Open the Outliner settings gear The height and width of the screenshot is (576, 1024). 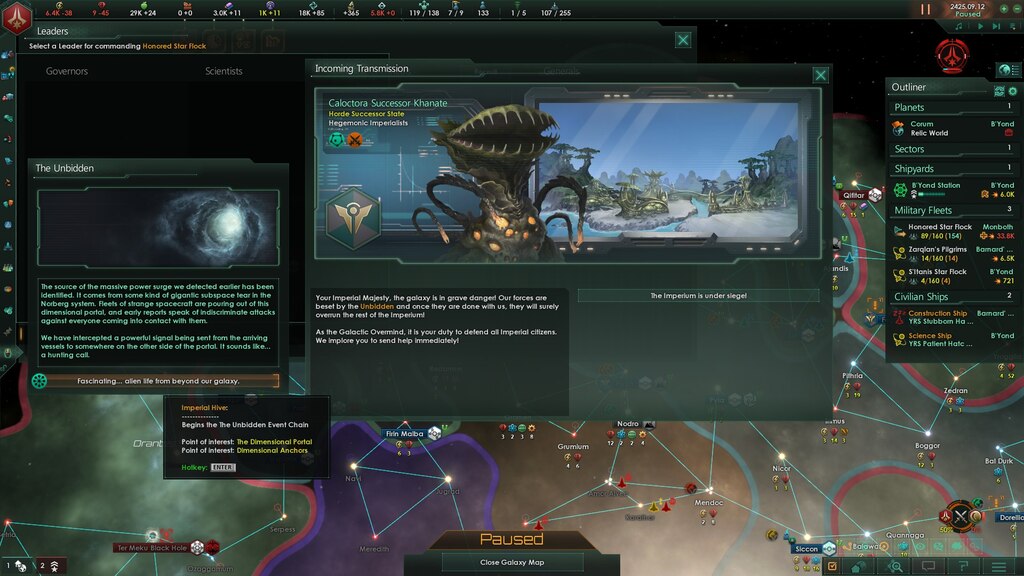[1012, 91]
